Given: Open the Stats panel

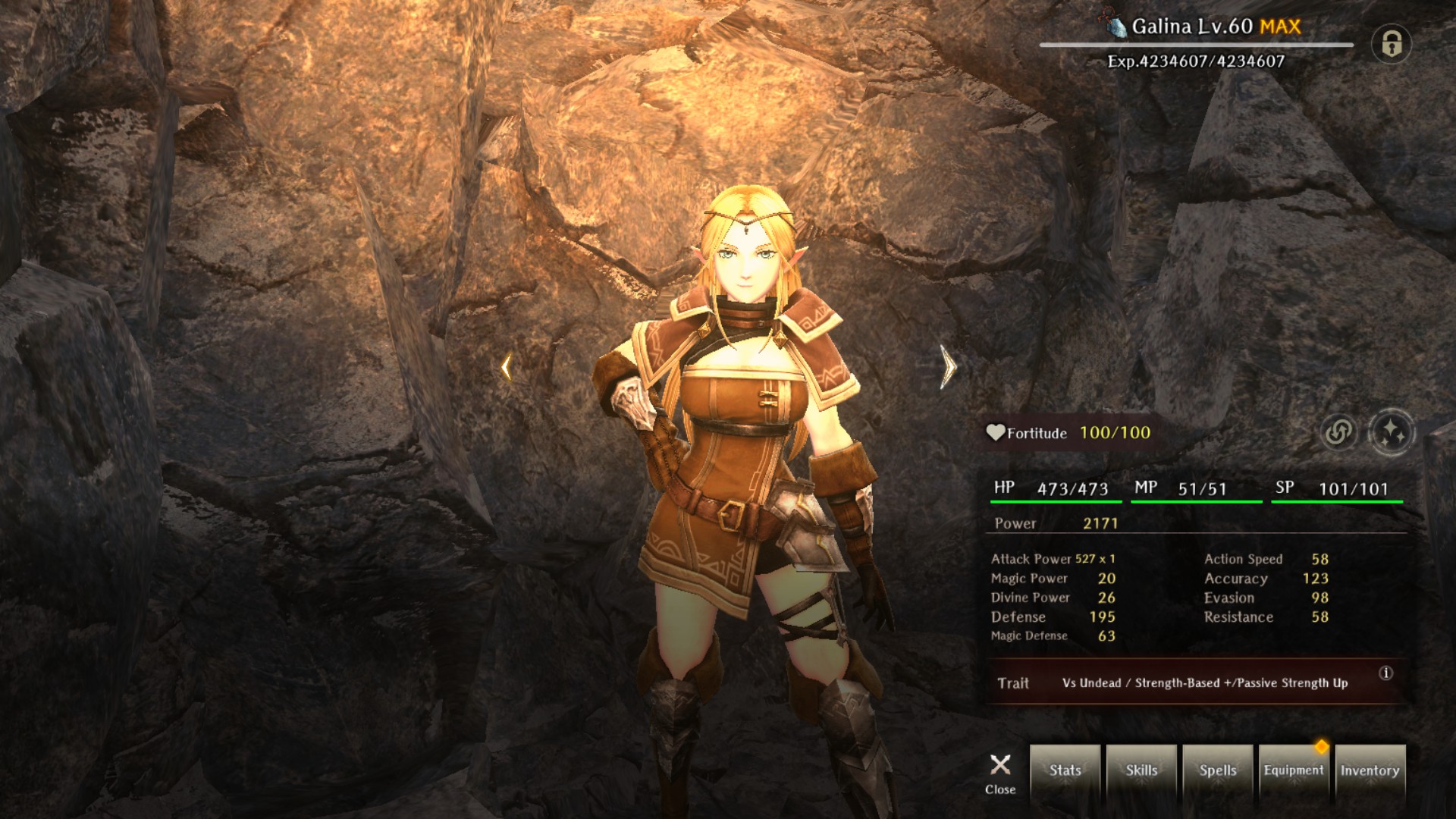Looking at the screenshot, I should click(1065, 770).
